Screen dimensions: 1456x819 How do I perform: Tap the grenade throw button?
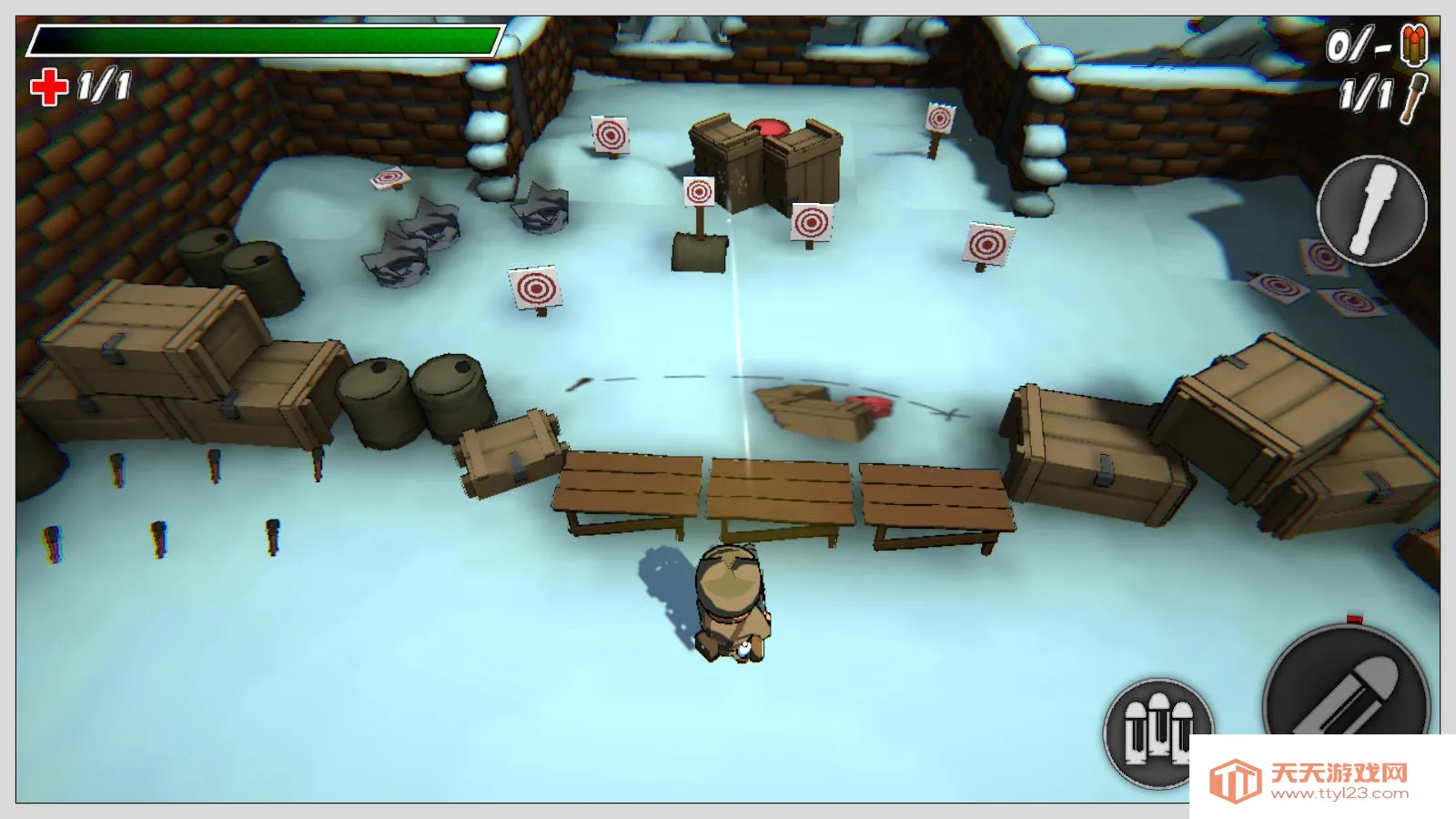tap(1371, 210)
